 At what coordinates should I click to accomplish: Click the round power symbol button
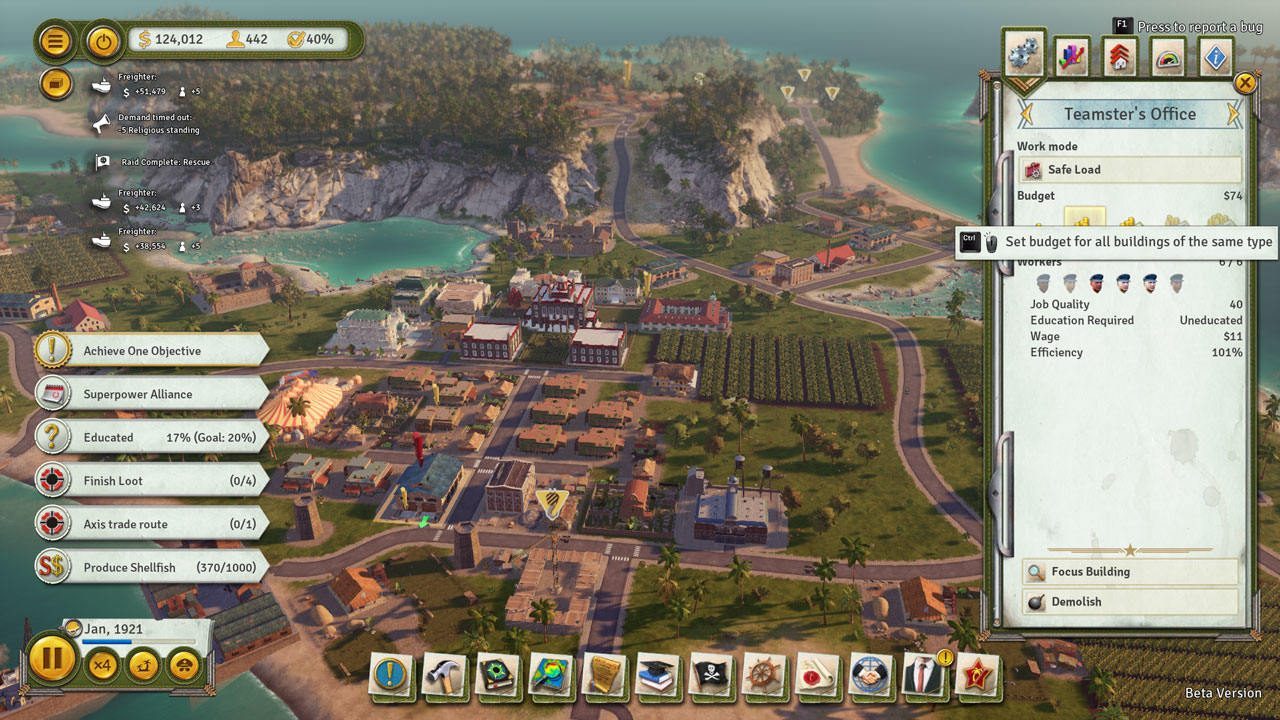coord(102,41)
